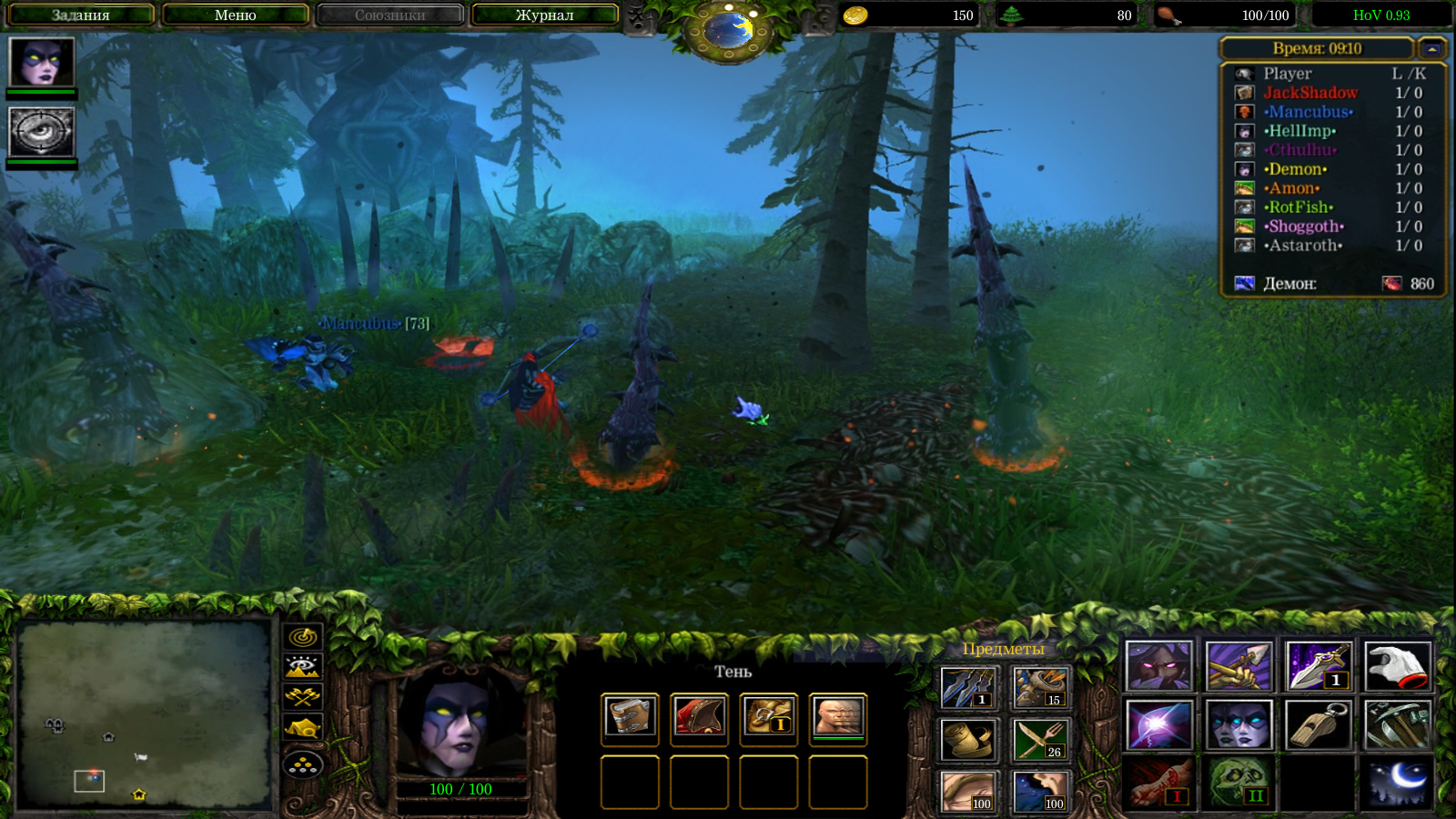Activate the crescent moon ability

[x=1398, y=783]
